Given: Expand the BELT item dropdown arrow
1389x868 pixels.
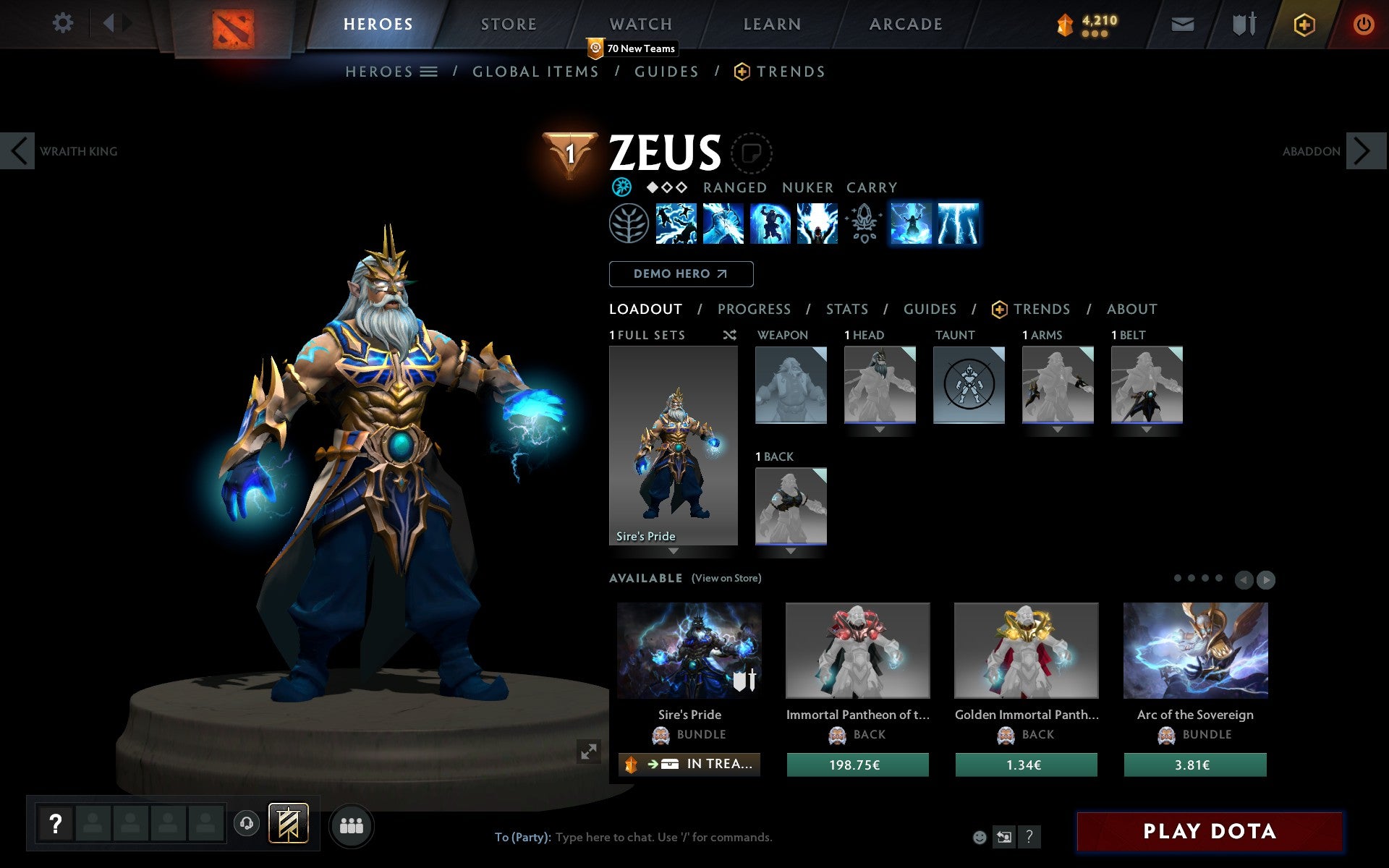Looking at the screenshot, I should click(x=1147, y=427).
